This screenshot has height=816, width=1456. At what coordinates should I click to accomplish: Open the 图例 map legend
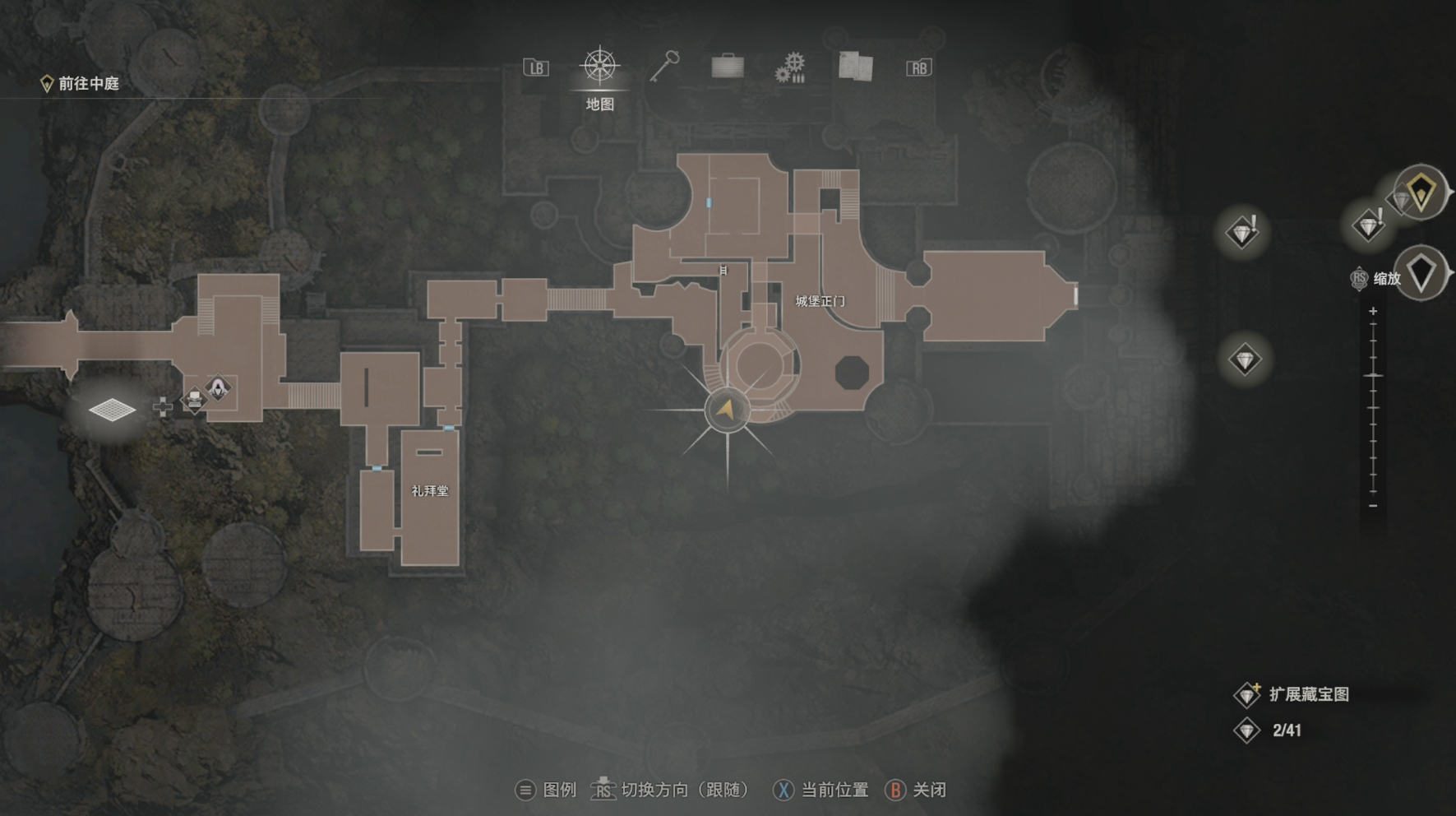tap(547, 790)
